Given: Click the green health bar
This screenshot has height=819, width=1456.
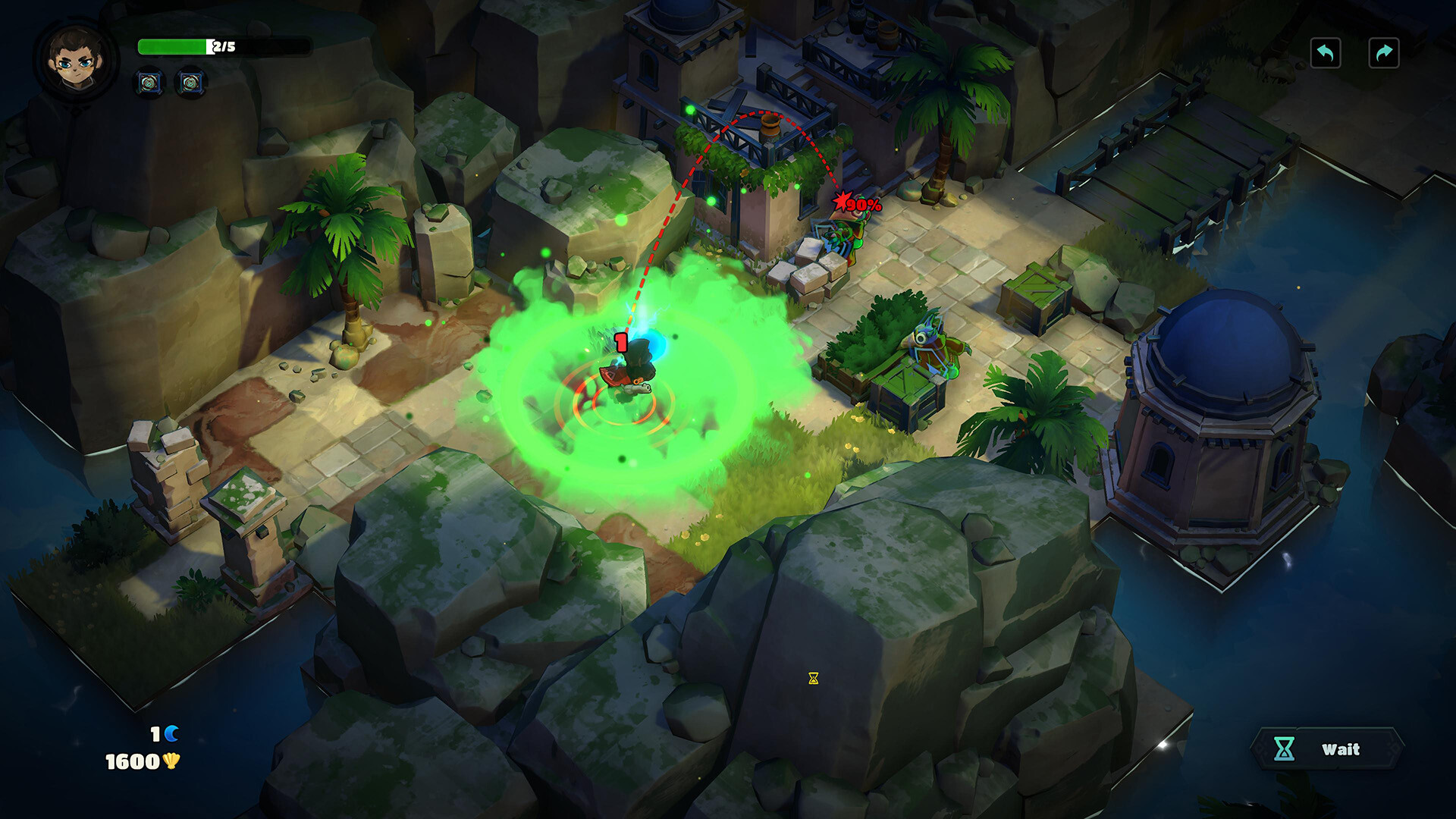Looking at the screenshot, I should (173, 47).
